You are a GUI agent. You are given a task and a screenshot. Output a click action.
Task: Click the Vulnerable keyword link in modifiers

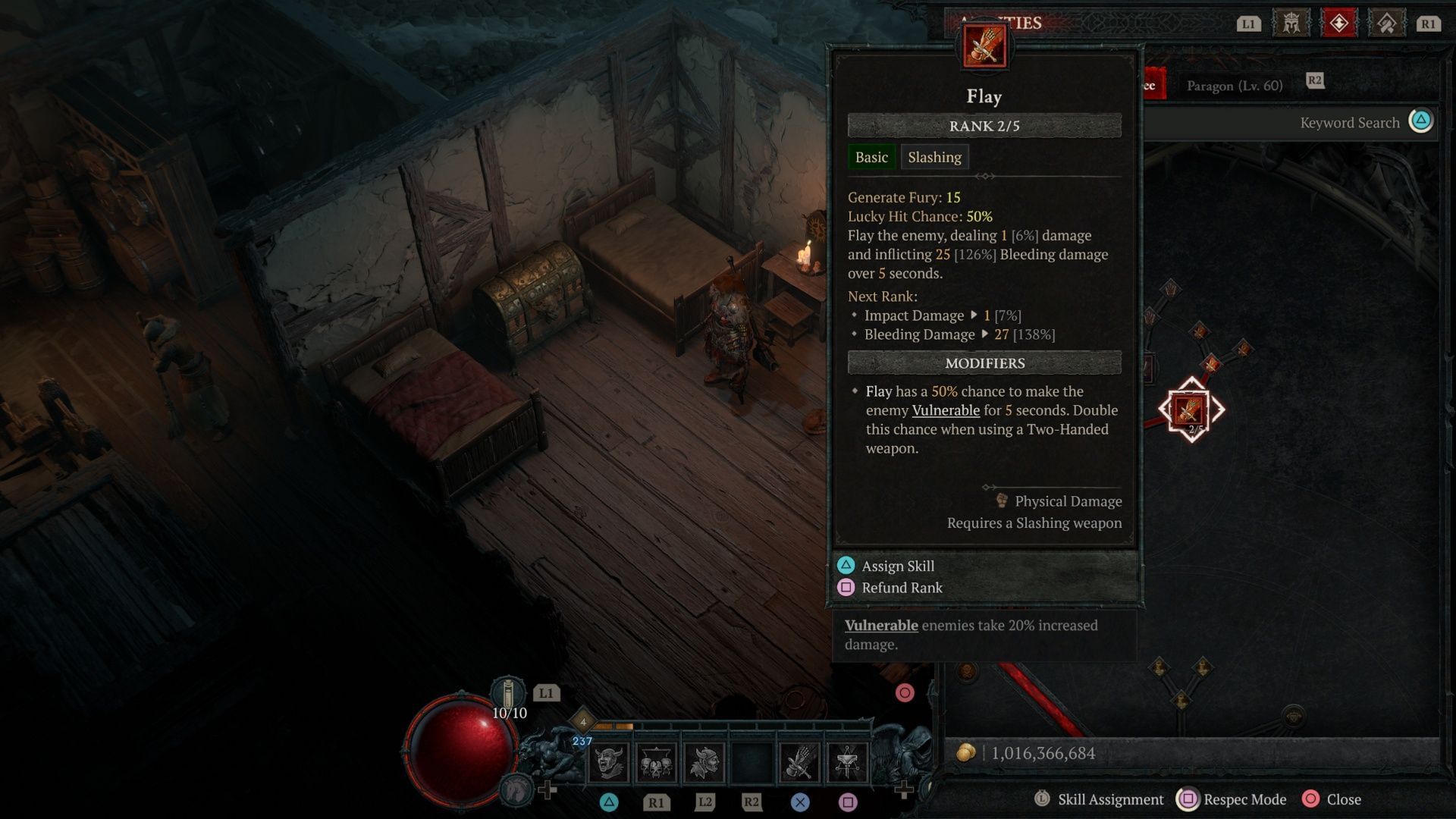tap(946, 410)
